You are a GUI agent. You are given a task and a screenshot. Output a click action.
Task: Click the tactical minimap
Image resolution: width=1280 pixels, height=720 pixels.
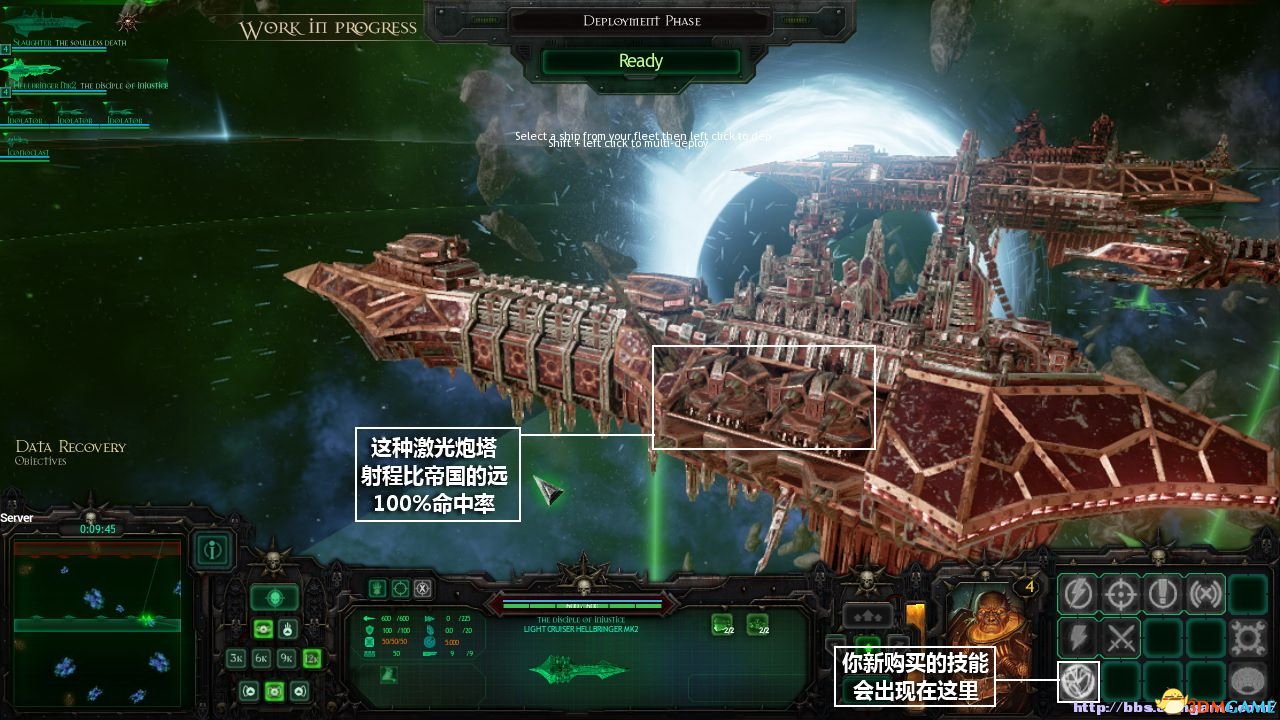pos(97,622)
